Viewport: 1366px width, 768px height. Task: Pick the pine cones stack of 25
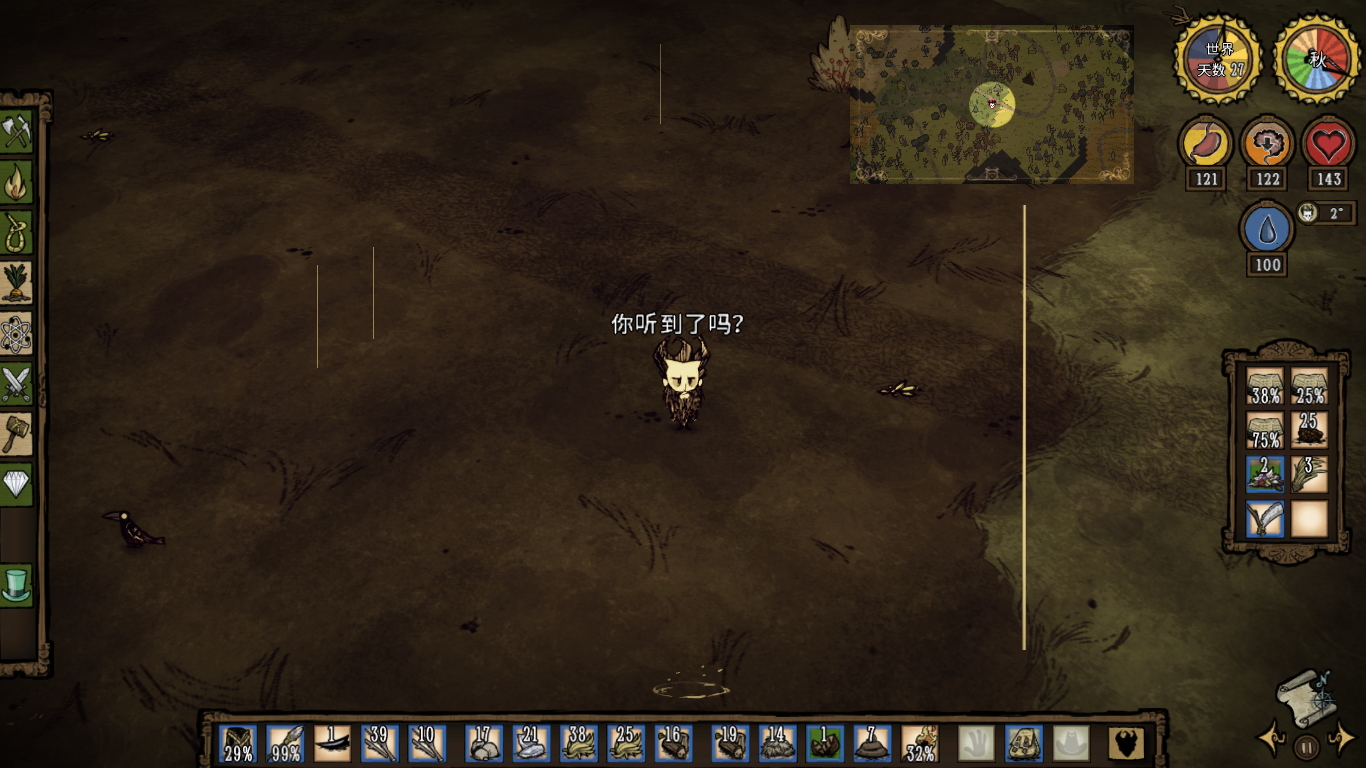(x=1308, y=430)
